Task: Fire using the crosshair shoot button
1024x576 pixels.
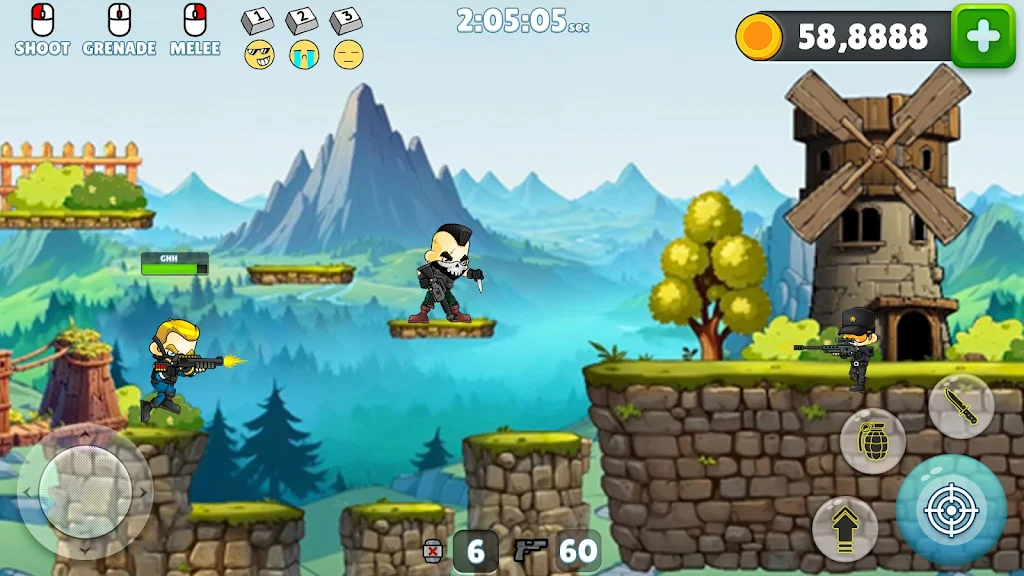Action: click(950, 511)
